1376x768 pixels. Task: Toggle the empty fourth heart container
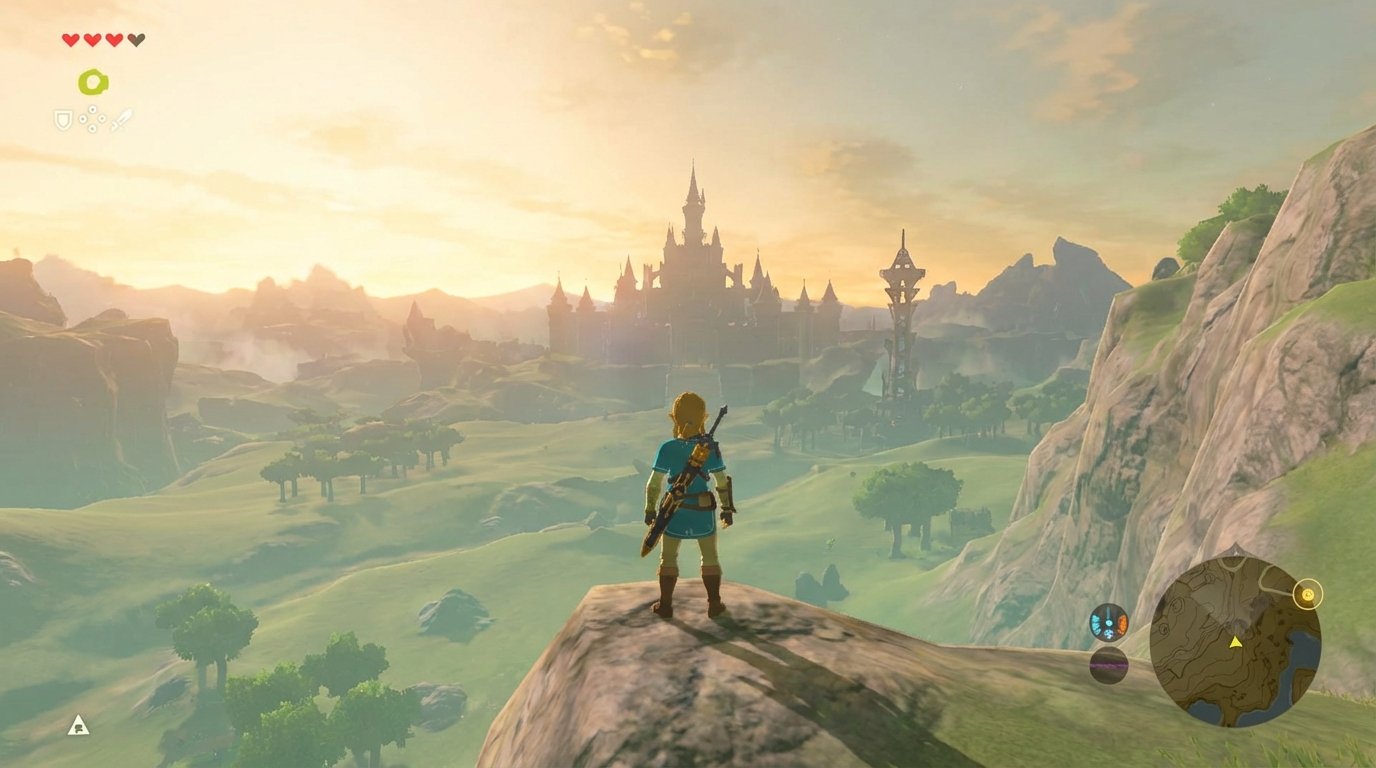[136, 38]
